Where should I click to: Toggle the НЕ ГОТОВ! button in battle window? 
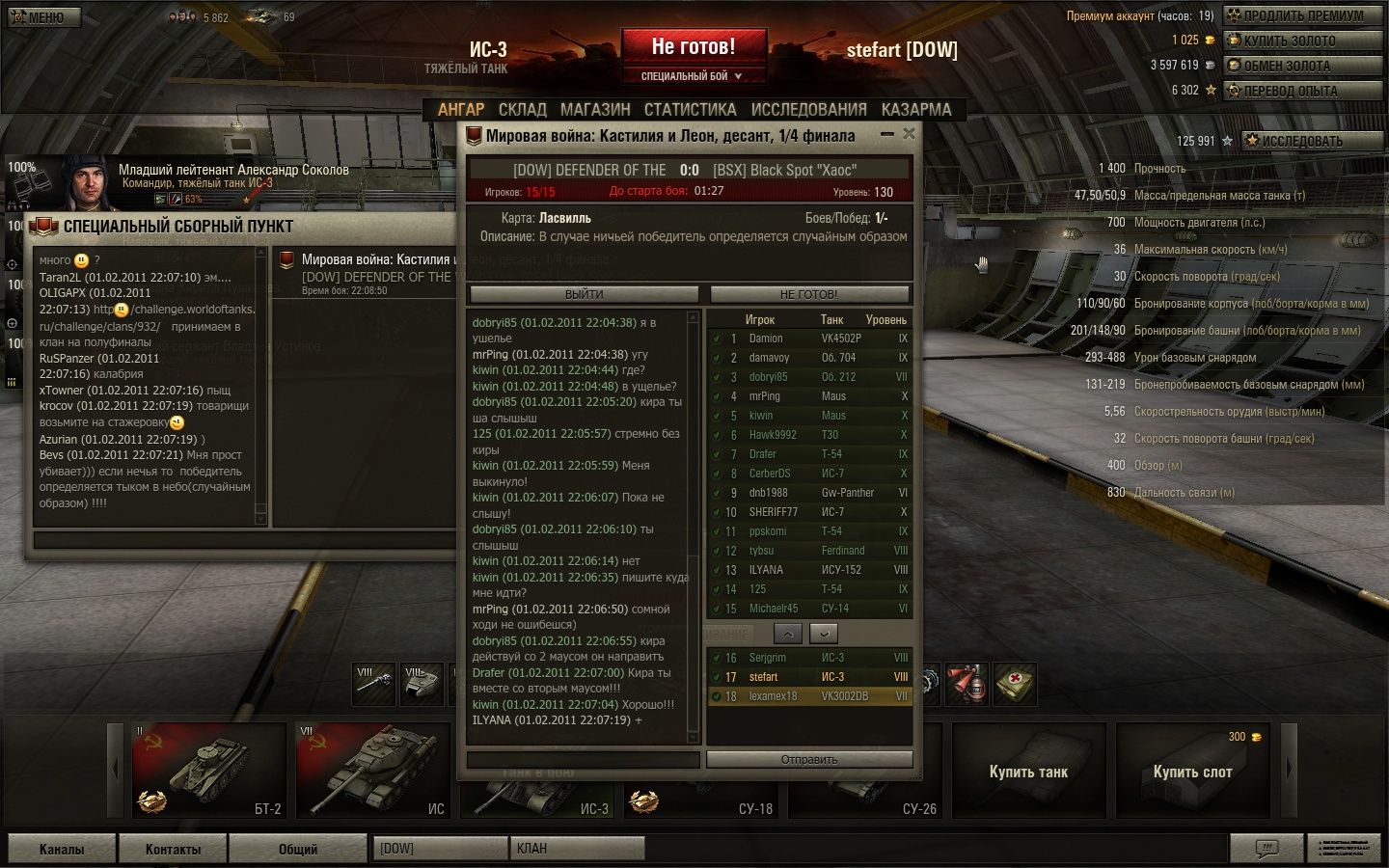pyautogui.click(x=809, y=294)
